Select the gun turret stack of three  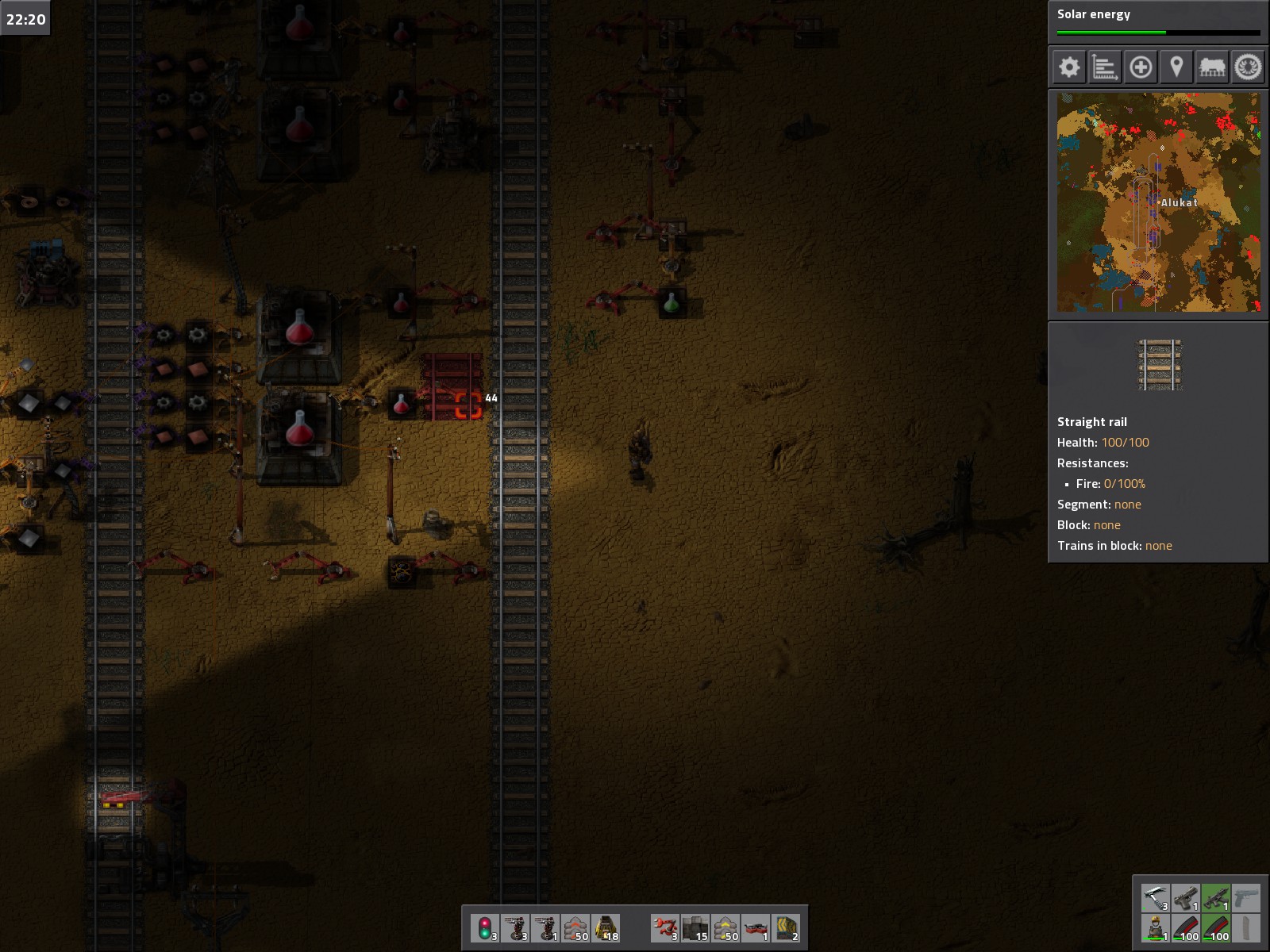click(515, 927)
